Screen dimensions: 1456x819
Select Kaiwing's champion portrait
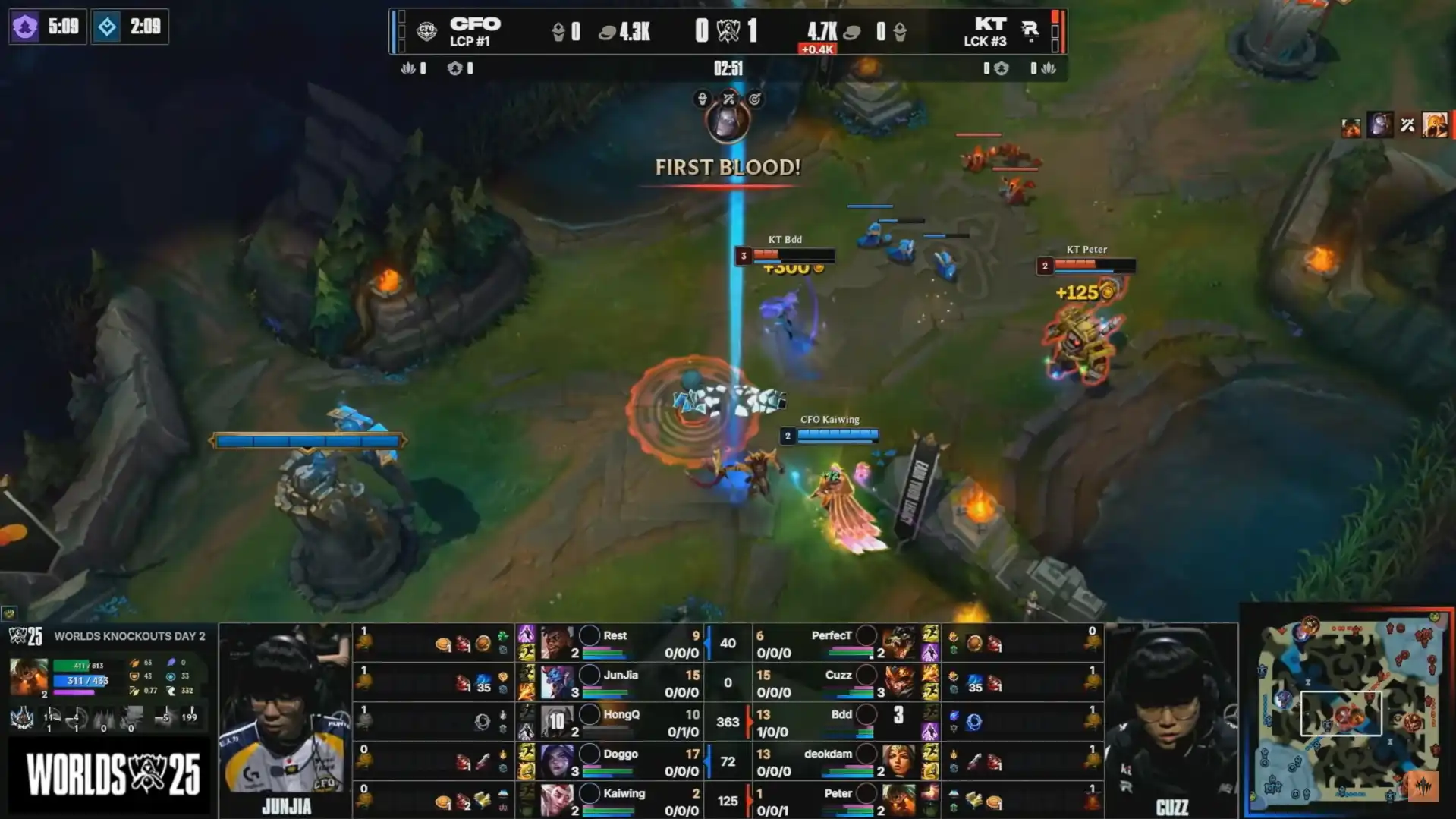point(557,801)
